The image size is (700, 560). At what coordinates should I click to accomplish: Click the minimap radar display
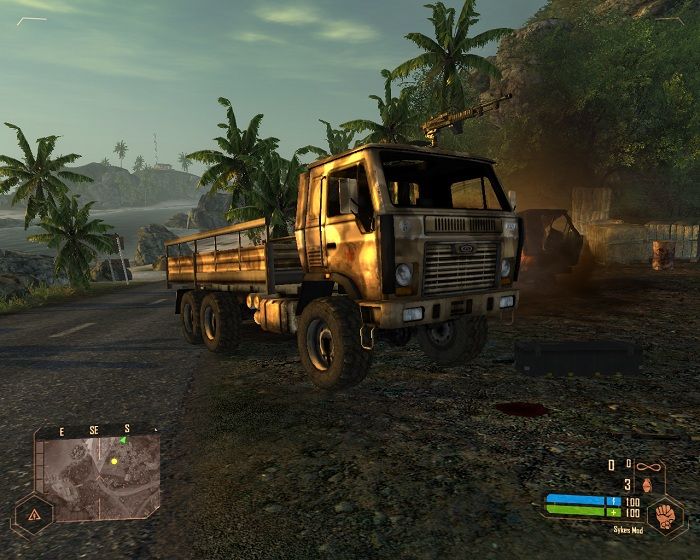click(x=98, y=477)
